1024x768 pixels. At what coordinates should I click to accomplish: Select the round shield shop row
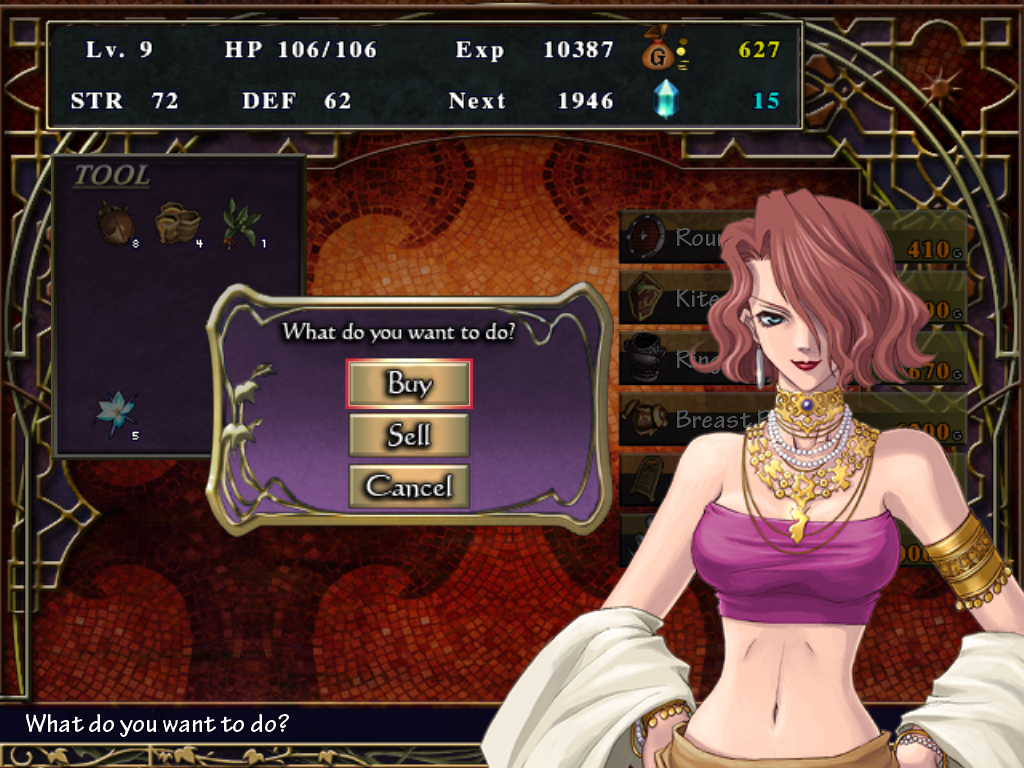(x=668, y=238)
